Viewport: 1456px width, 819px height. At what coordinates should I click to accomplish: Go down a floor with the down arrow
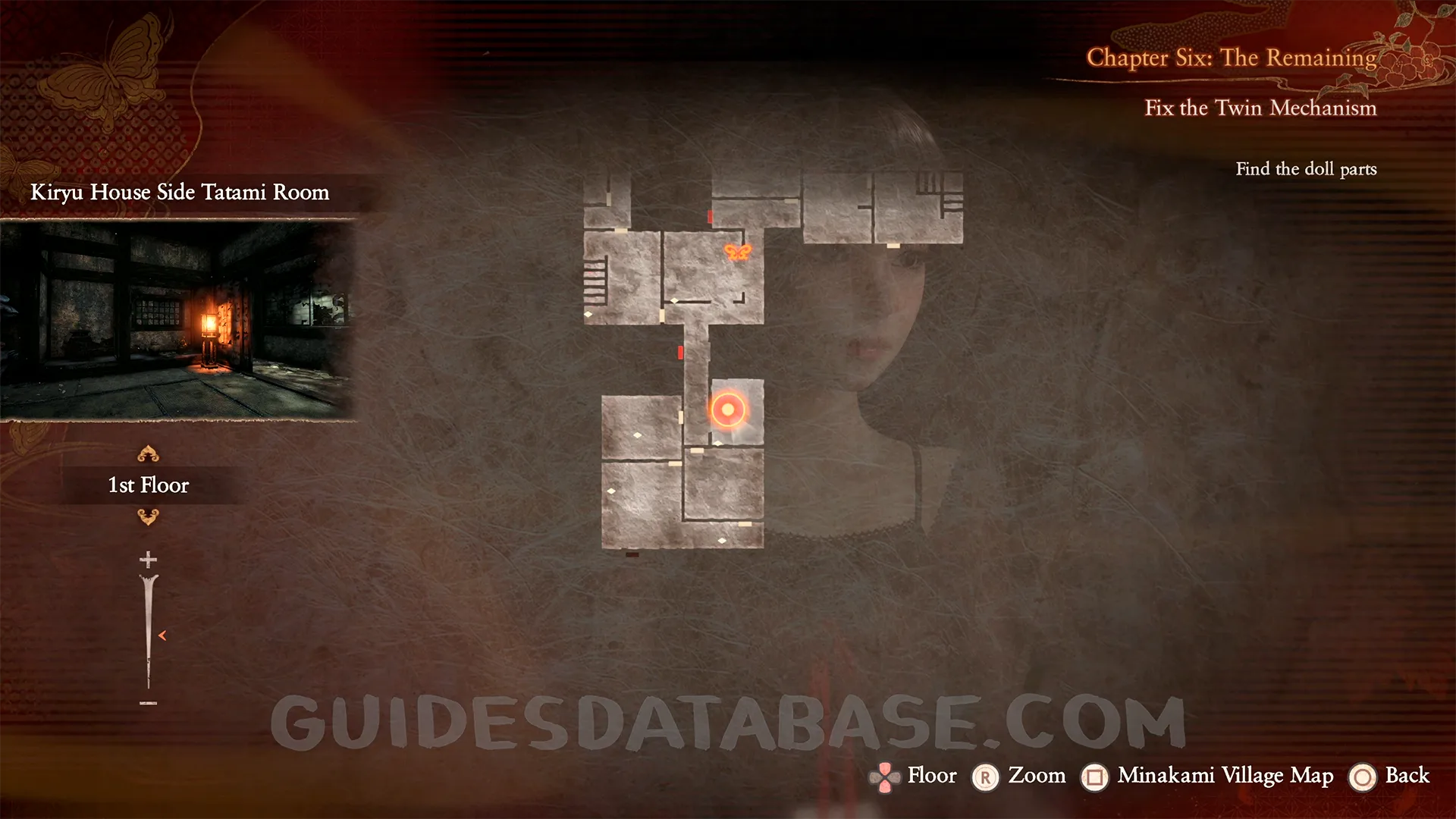point(148,517)
